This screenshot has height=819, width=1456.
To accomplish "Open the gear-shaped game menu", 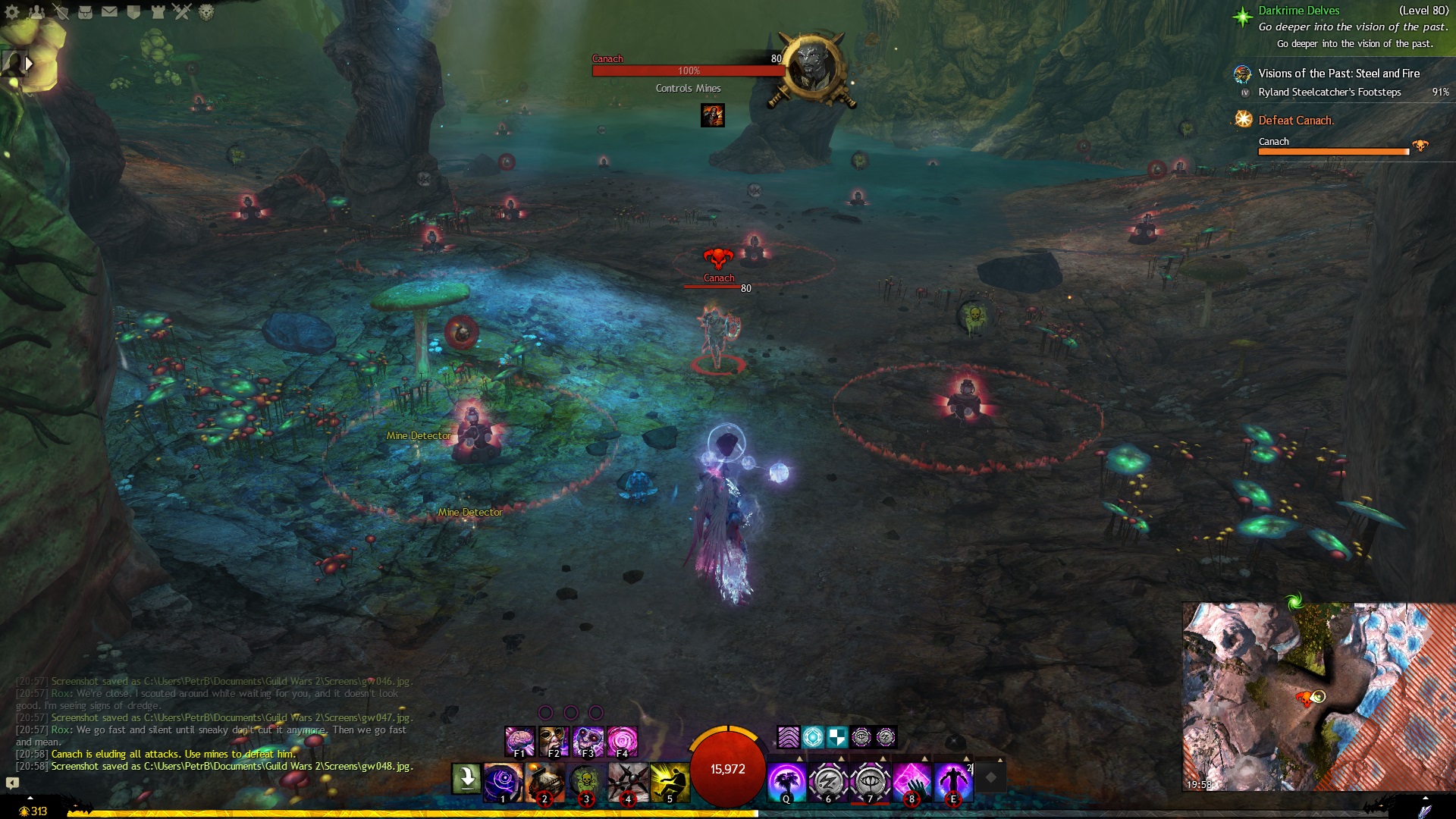I will (x=12, y=12).
